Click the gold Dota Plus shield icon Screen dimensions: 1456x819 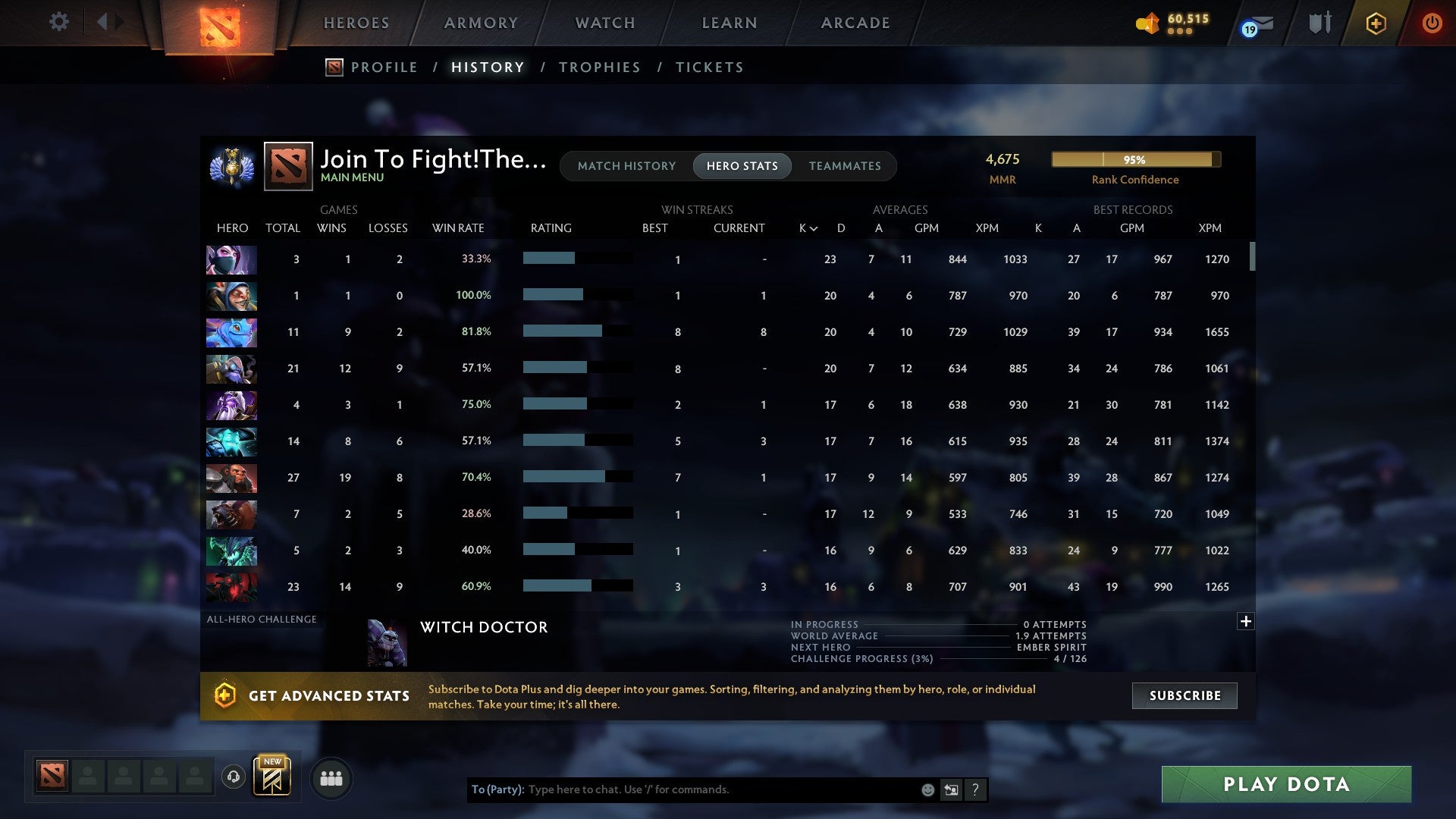tap(1376, 23)
